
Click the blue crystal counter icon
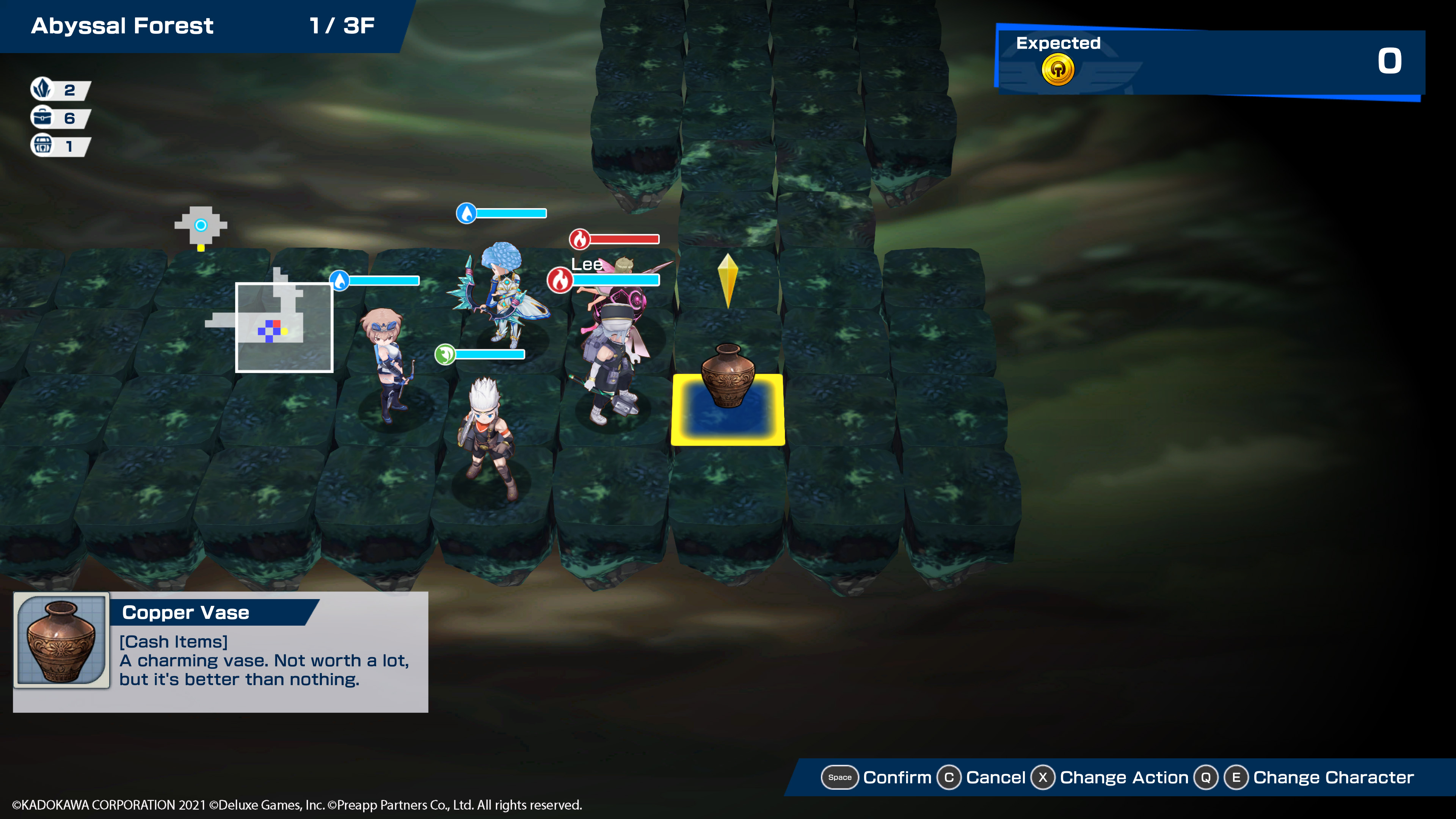pyautogui.click(x=42, y=89)
